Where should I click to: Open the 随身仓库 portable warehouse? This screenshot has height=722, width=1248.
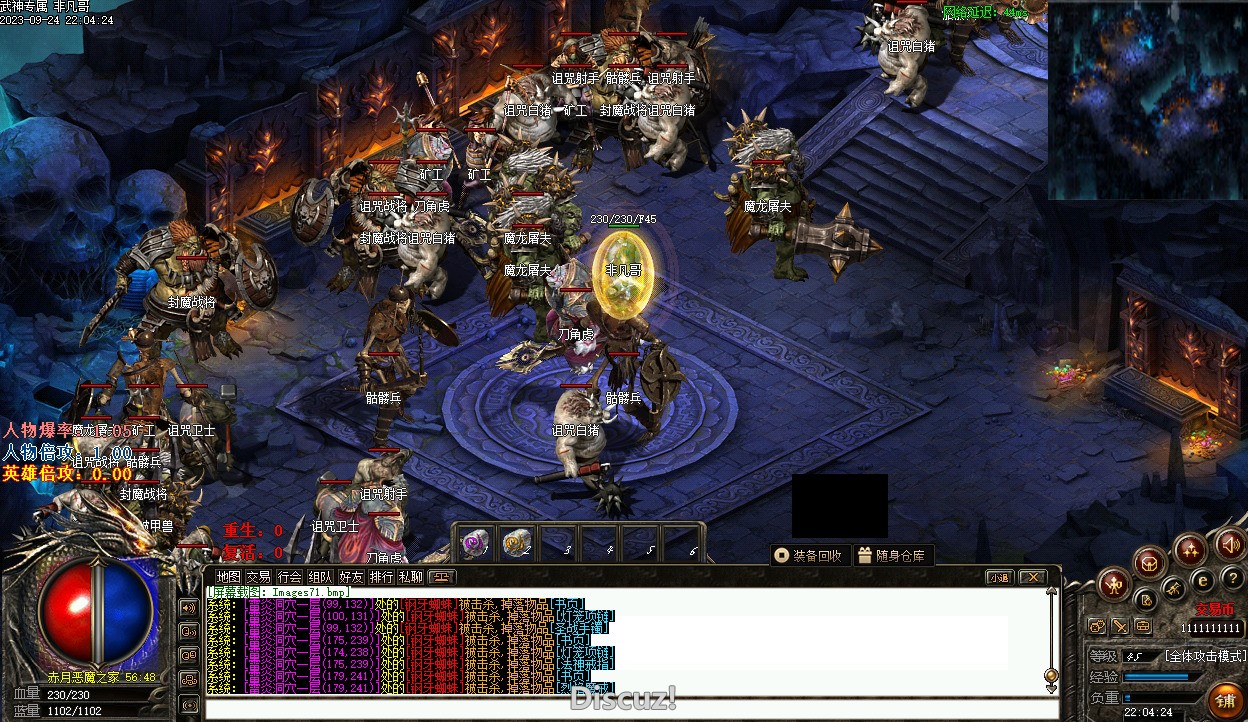892,556
